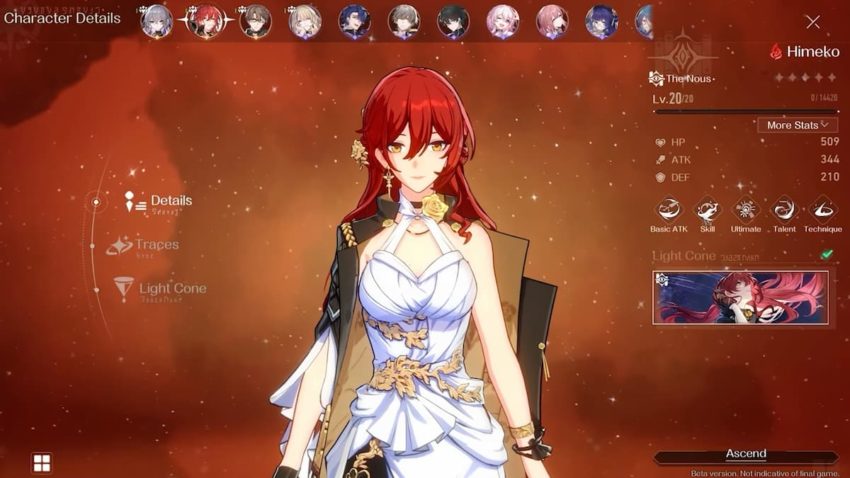Open the equipped Light Cone artwork
850x478 pixels.
coord(741,297)
